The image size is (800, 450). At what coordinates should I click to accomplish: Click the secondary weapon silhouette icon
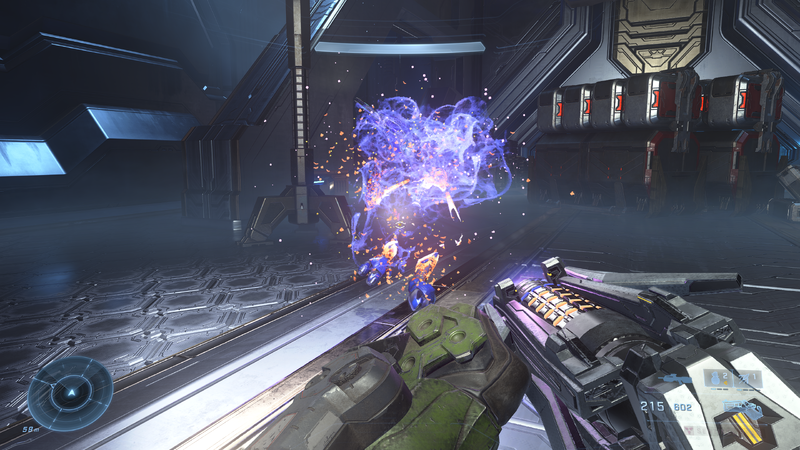[x=675, y=378]
